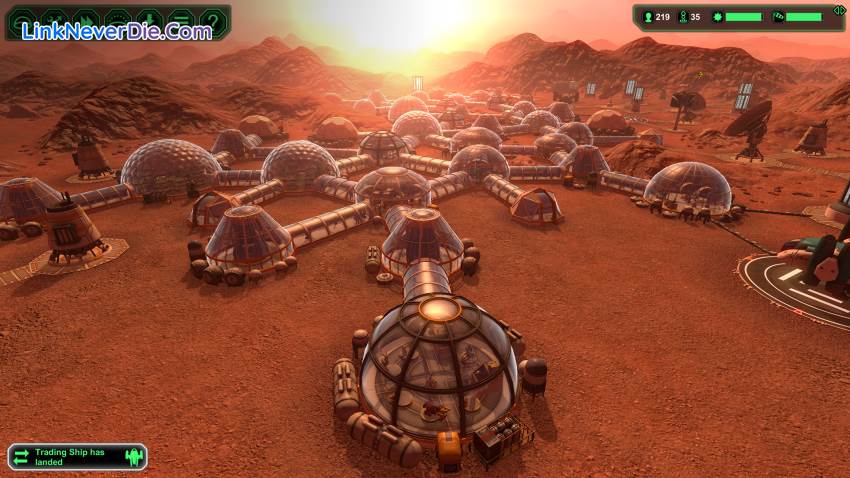This screenshot has height=478, width=850.
Task: Open the three-line menu icon
Action: [180, 20]
